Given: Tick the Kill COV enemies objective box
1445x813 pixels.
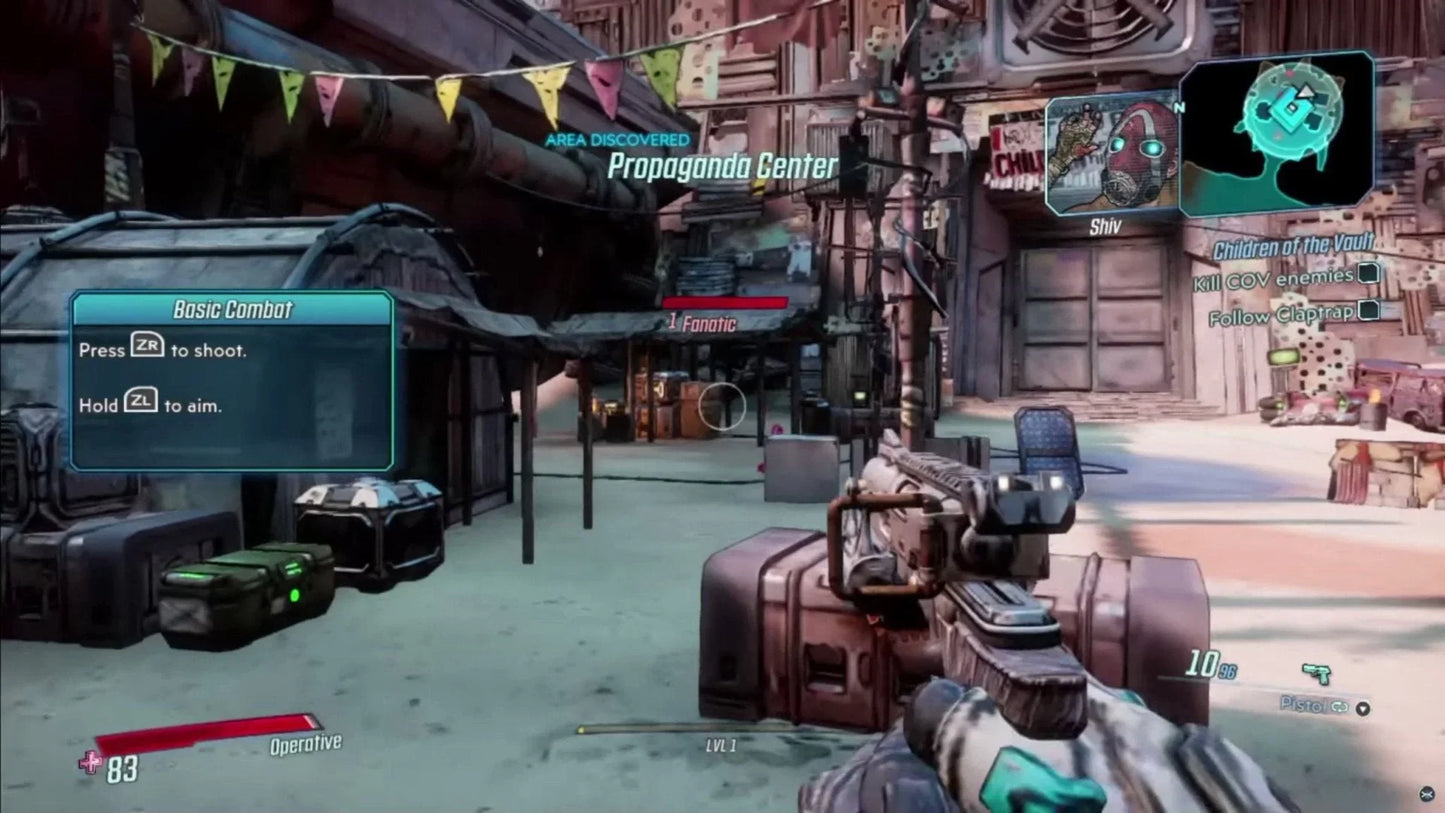Looking at the screenshot, I should (1368, 274).
